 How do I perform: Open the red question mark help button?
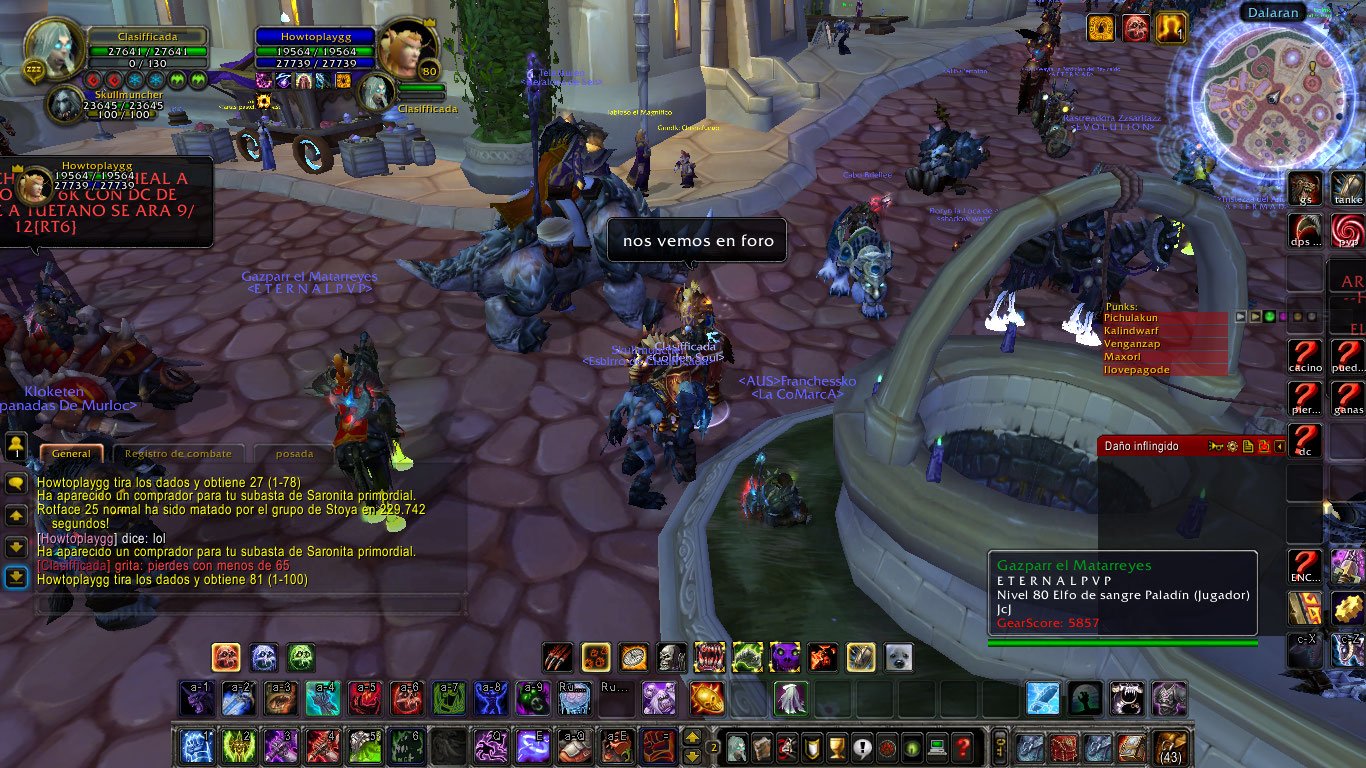pyautogui.click(x=962, y=747)
